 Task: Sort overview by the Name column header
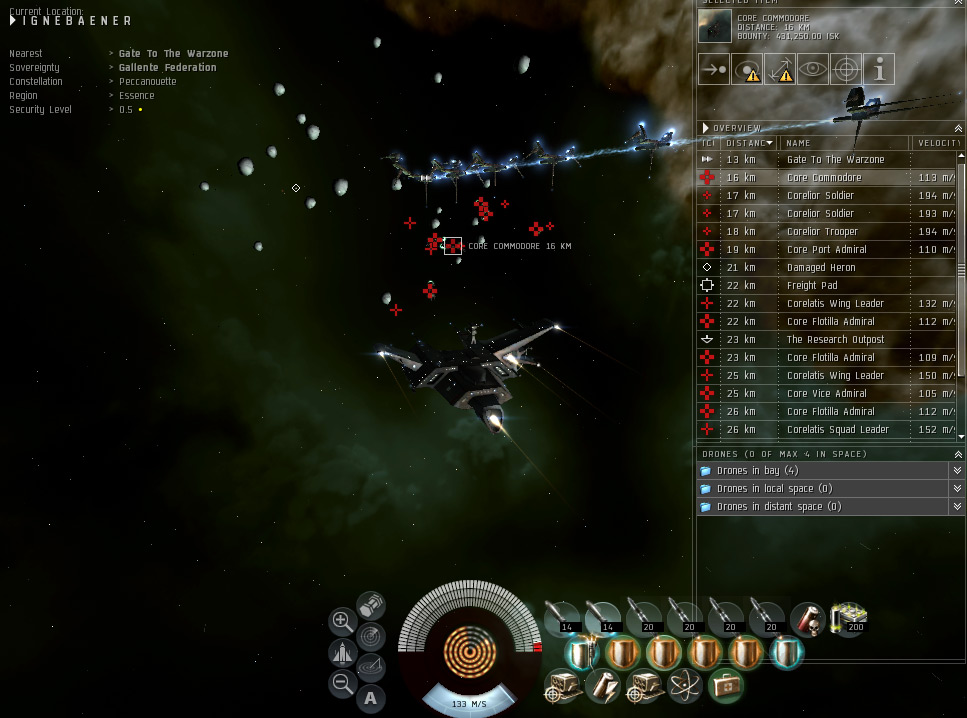pos(840,143)
